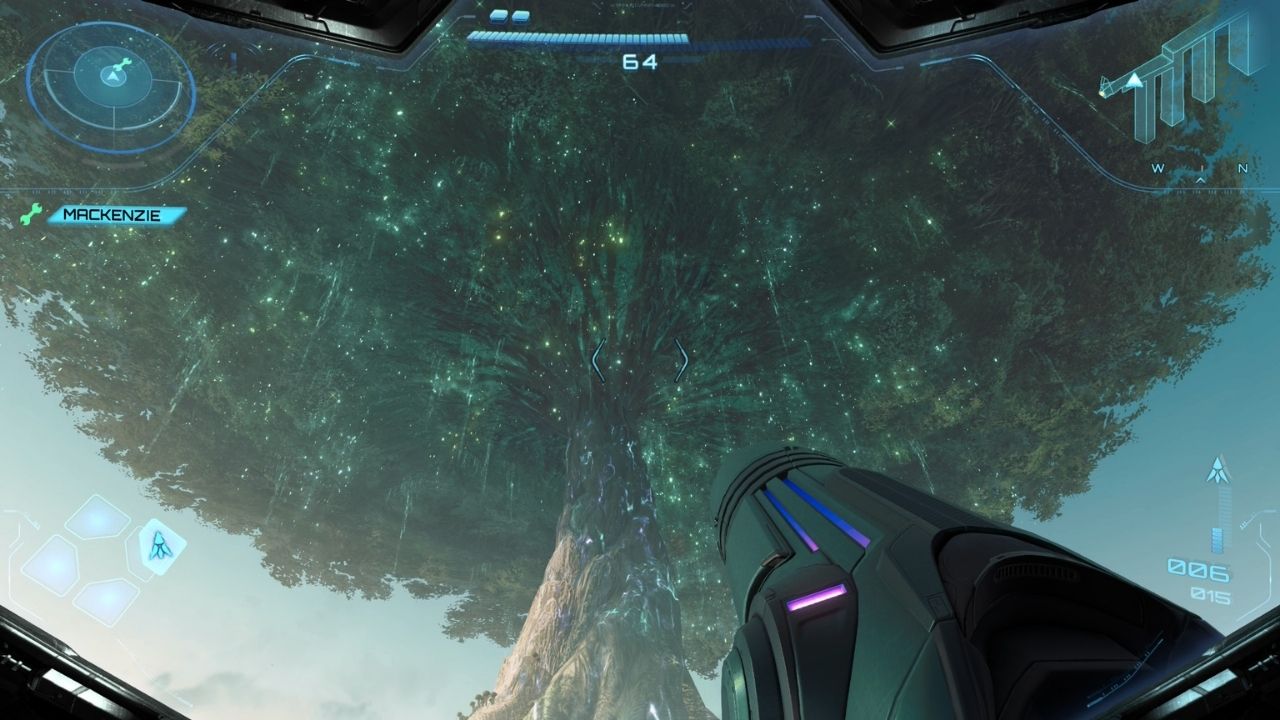Select the highlighted missile slot in the weapon selector
Viewport: 1280px width, 720px height.
[x=160, y=546]
